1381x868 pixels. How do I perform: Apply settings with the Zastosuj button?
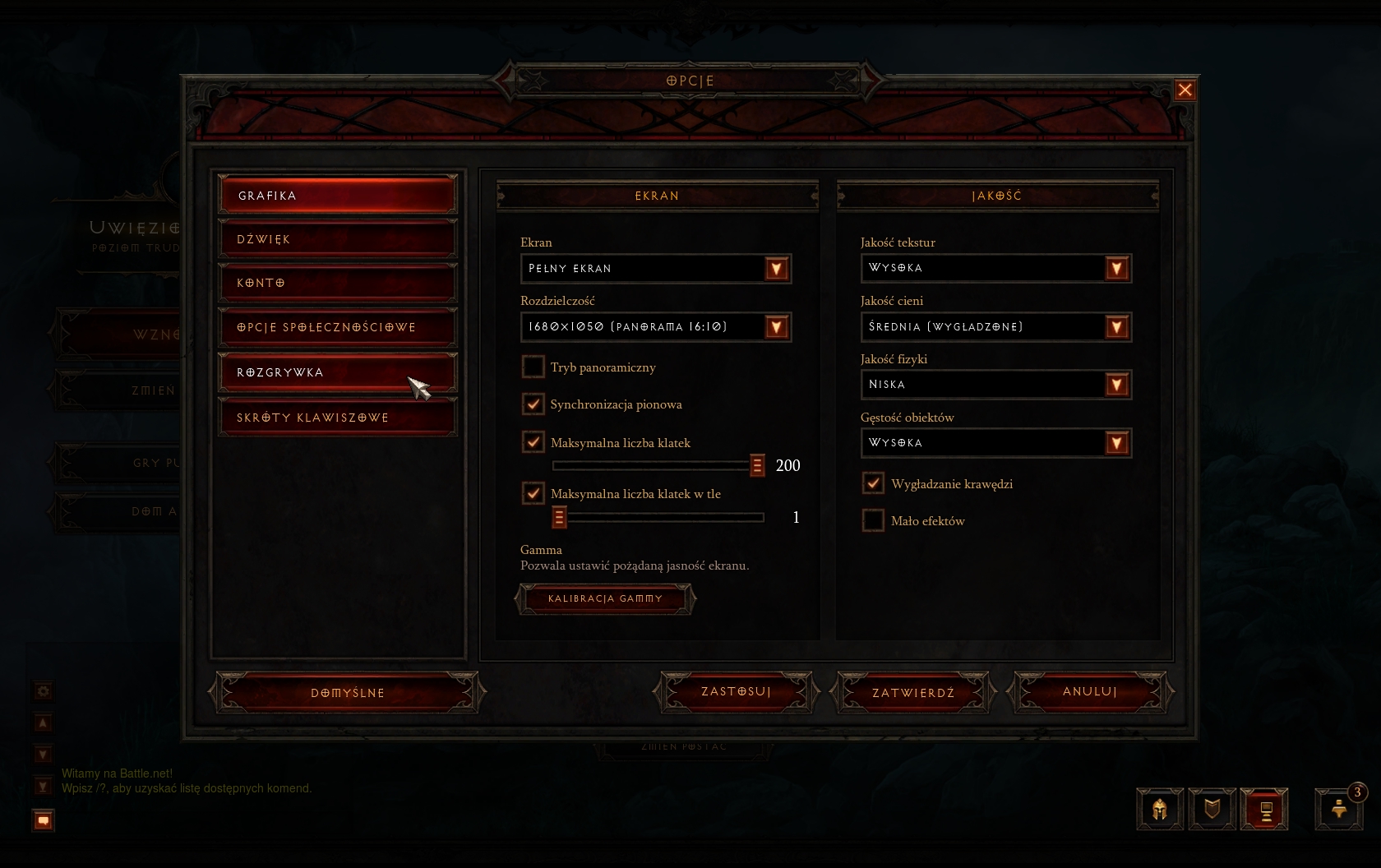coord(736,692)
